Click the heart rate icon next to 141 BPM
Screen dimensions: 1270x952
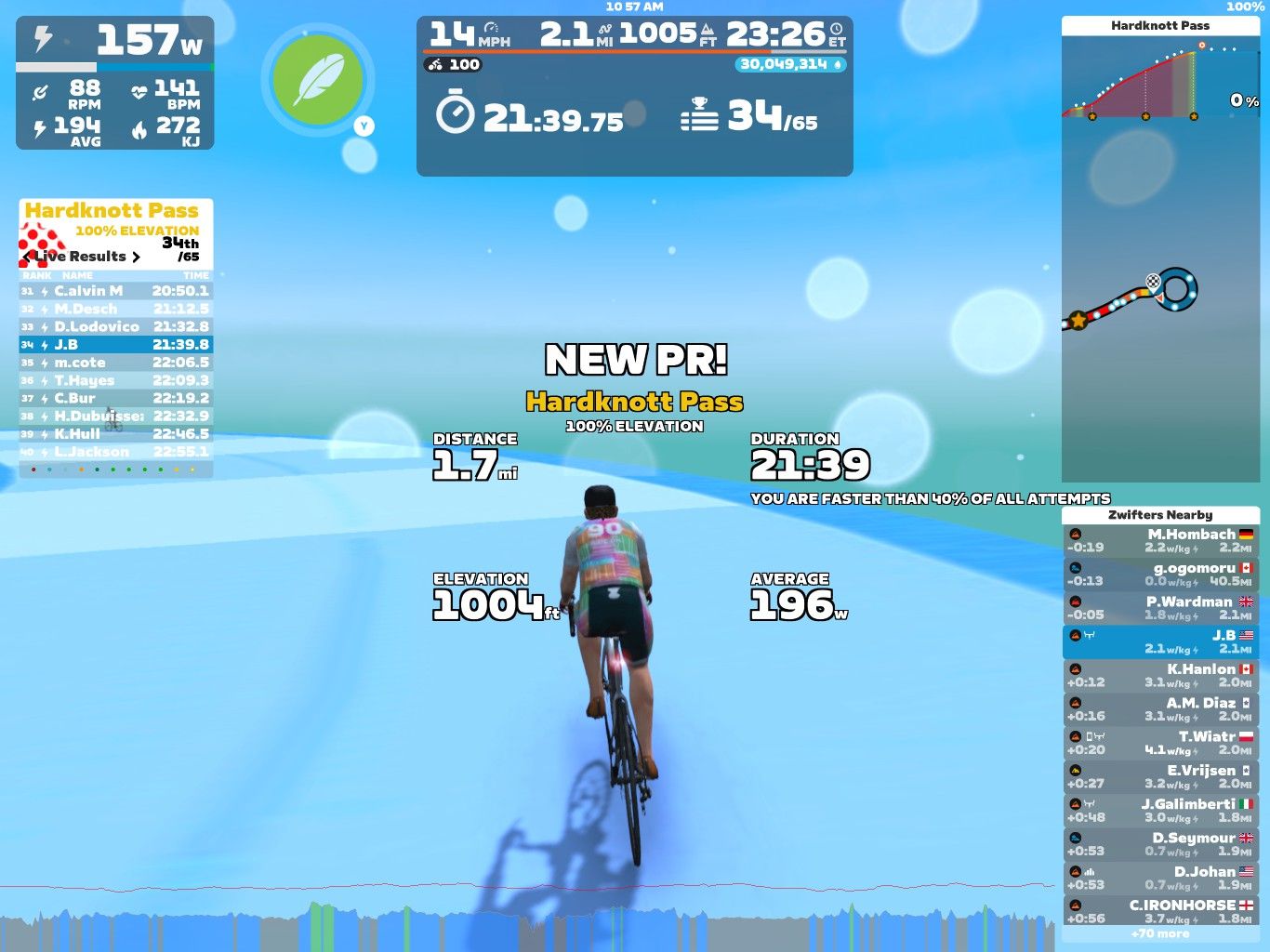click(x=140, y=90)
